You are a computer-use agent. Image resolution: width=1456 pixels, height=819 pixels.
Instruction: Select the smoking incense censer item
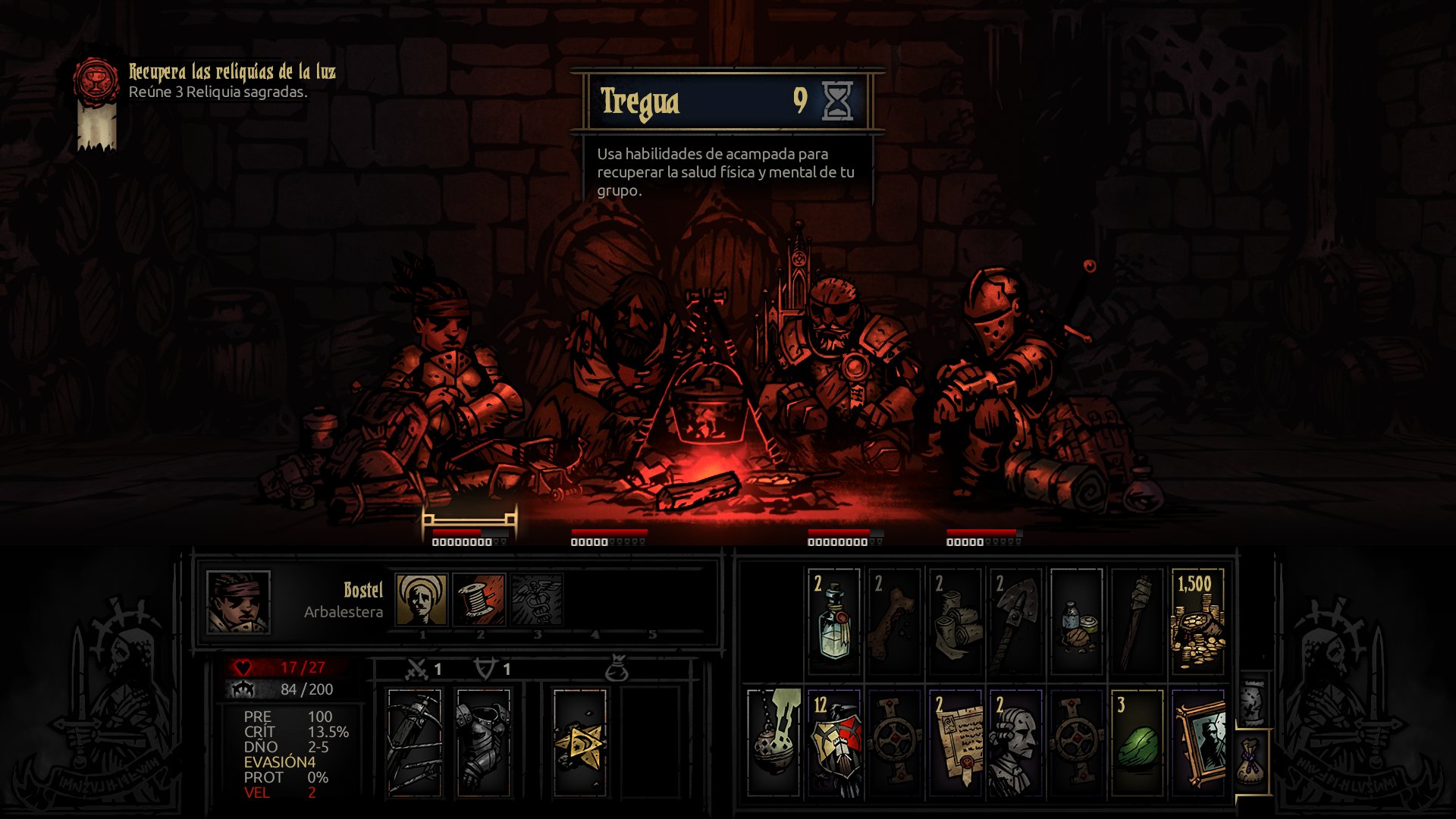(x=773, y=742)
